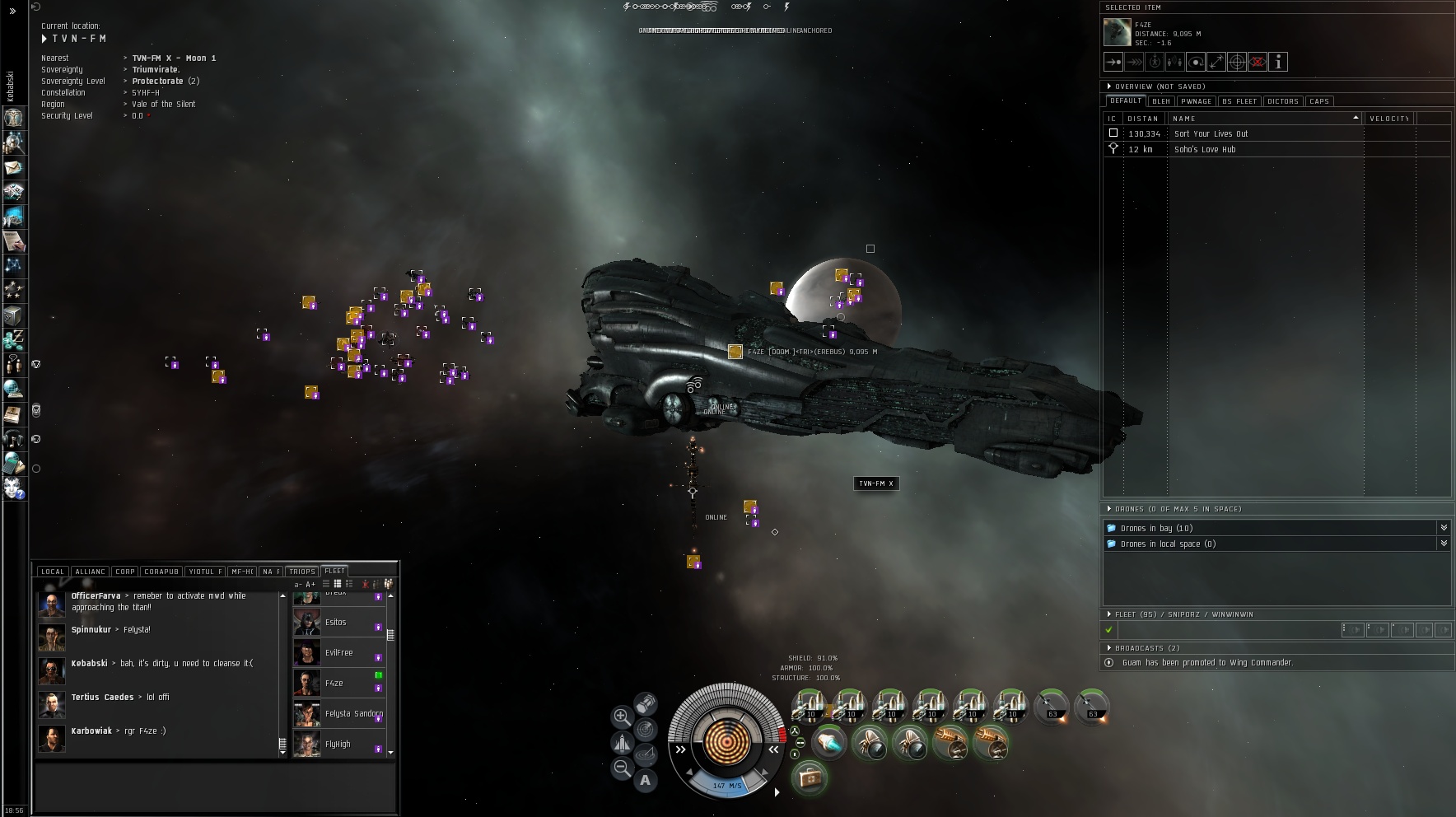Activate the medical kit repair module

(810, 777)
